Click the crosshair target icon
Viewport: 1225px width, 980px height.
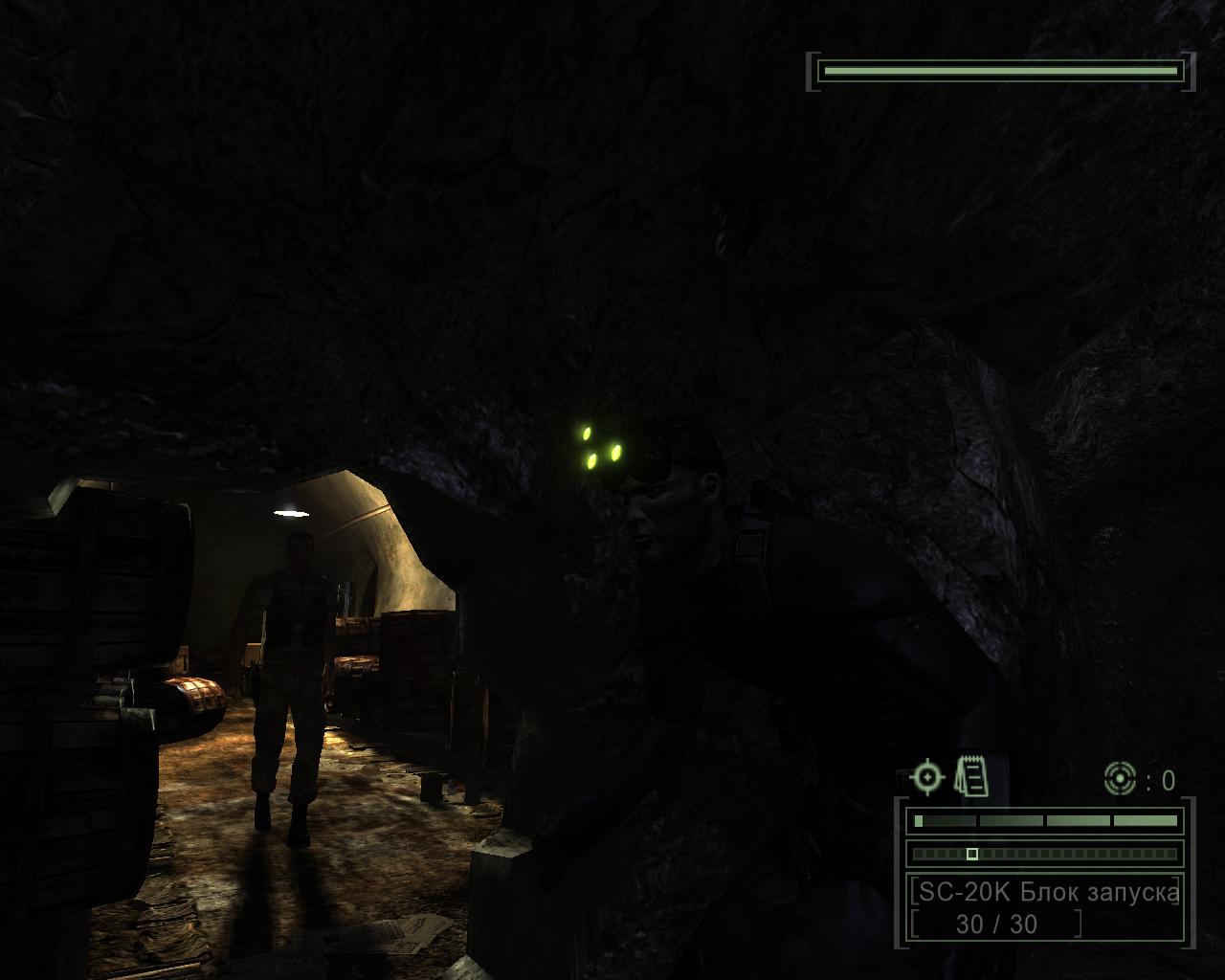[x=927, y=777]
